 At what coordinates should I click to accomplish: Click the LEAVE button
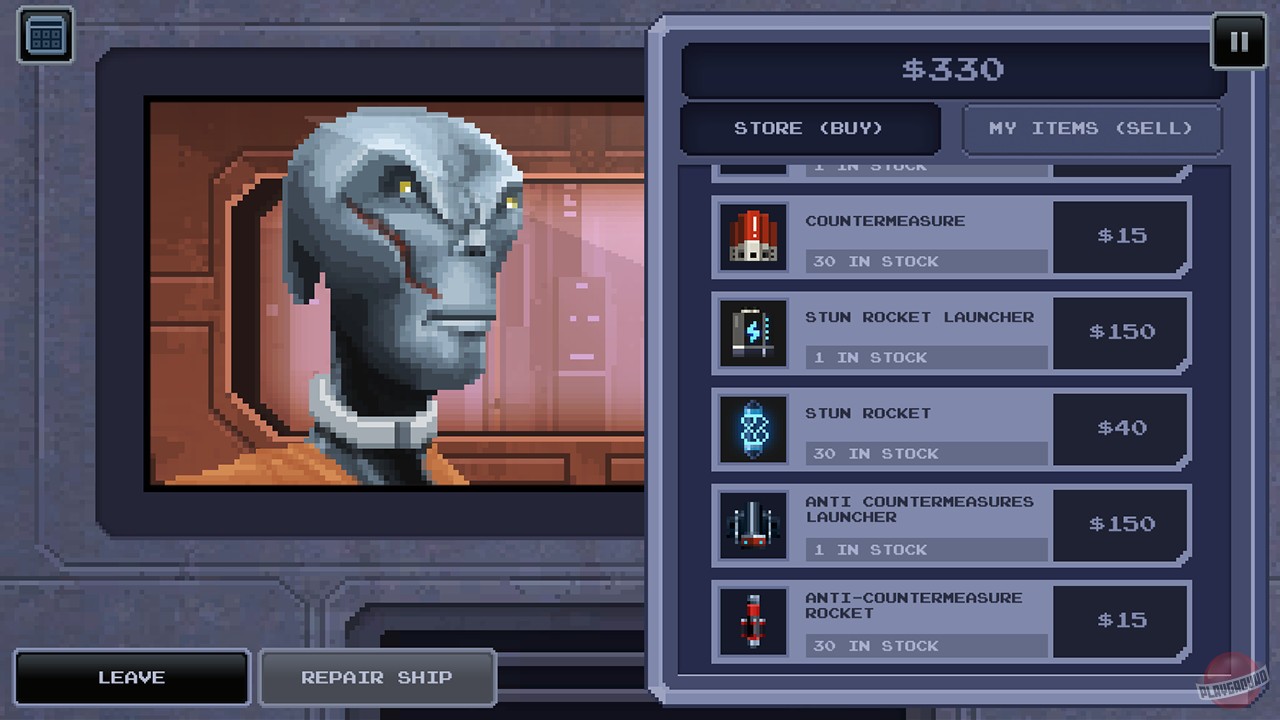pyautogui.click(x=131, y=677)
